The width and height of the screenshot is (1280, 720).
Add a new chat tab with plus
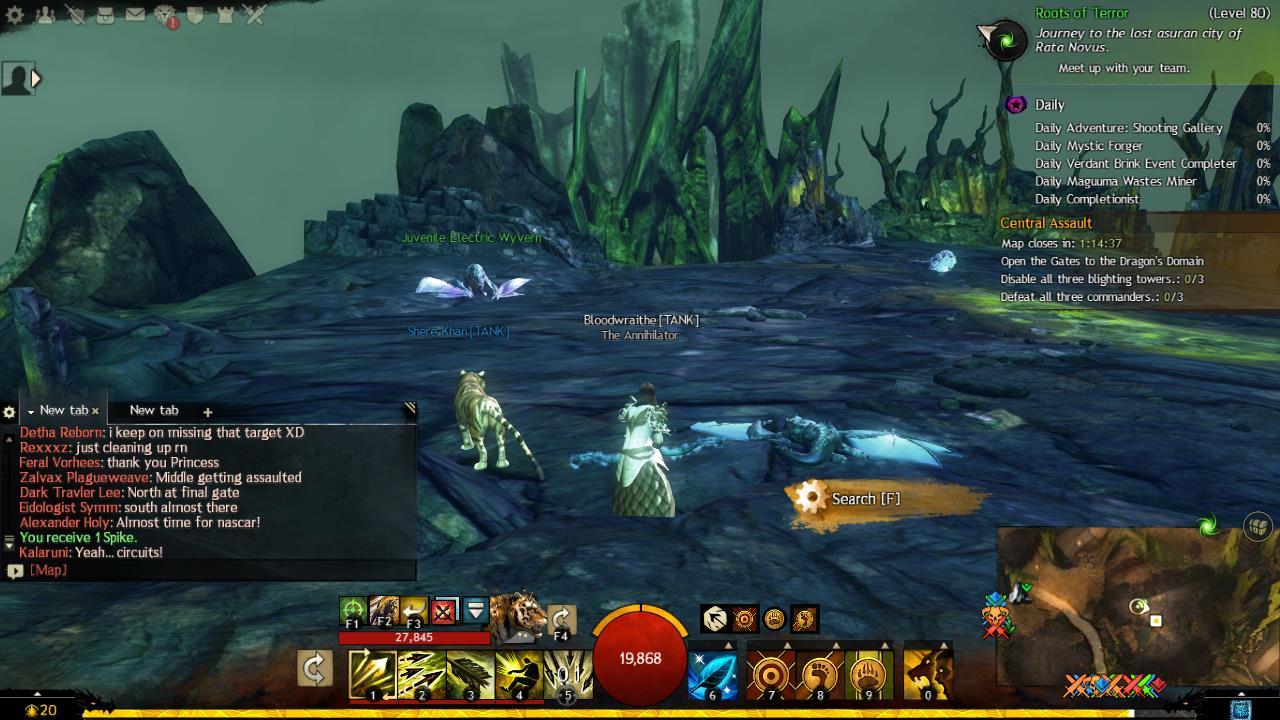(207, 411)
